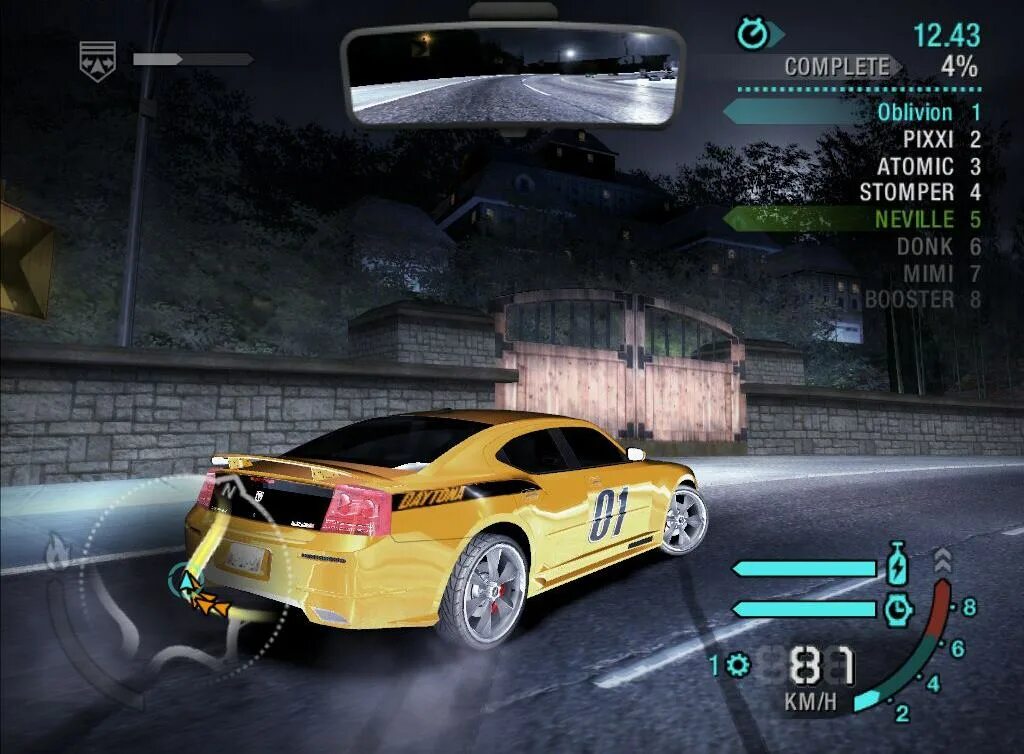This screenshot has width=1024, height=754.
Task: Pick the highlighted NEVILLE row
Action: click(x=914, y=219)
